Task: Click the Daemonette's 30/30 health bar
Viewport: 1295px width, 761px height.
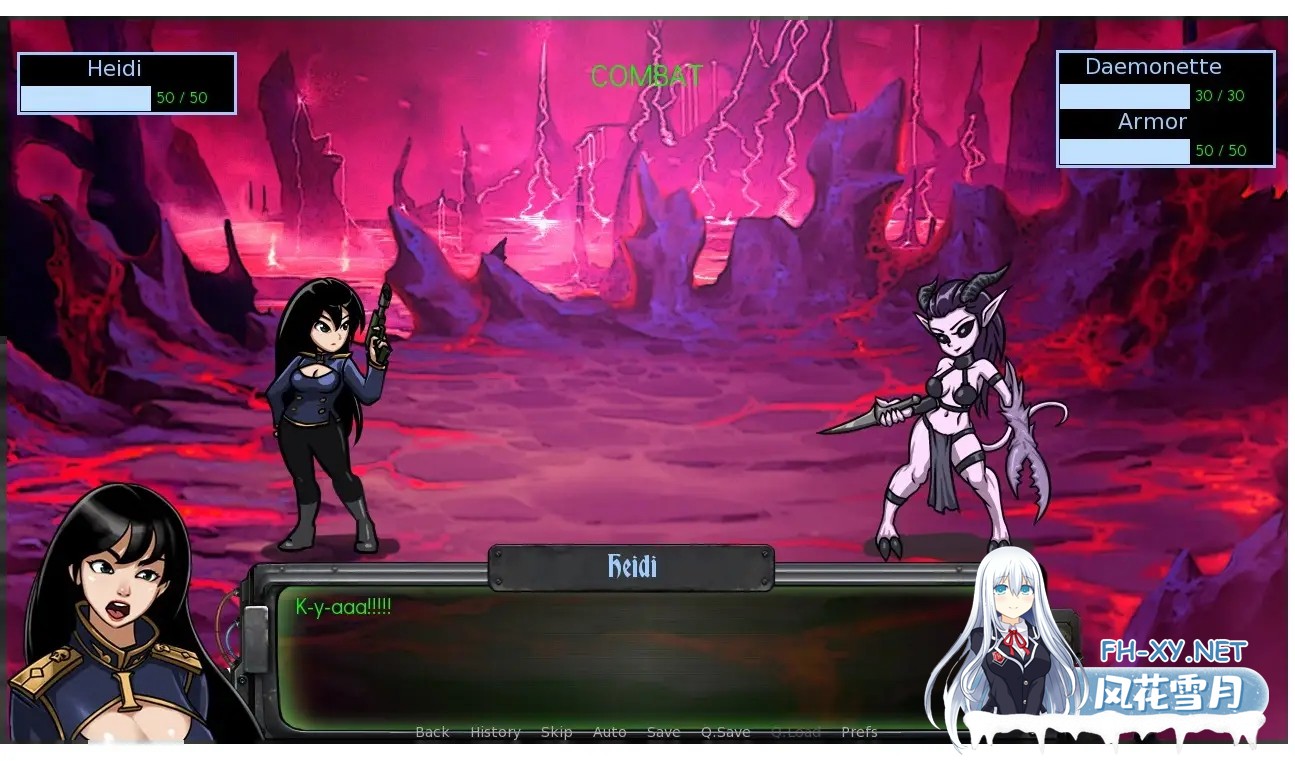Action: tap(1124, 95)
